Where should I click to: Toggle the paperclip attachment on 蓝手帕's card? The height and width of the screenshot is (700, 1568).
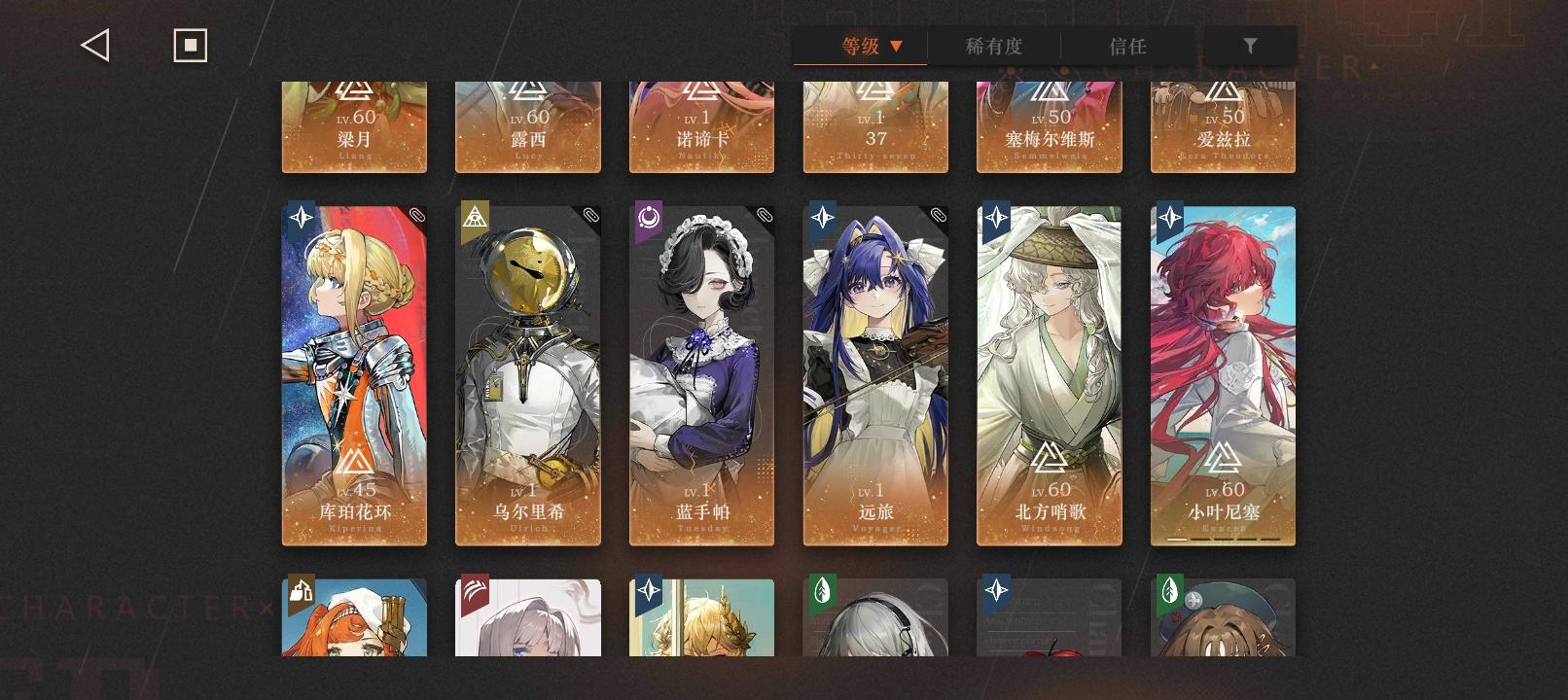pyautogui.click(x=764, y=216)
